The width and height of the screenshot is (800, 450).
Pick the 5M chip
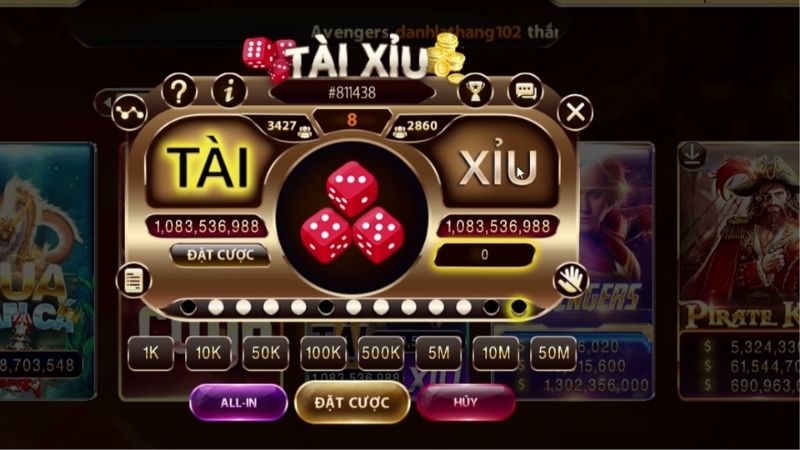437,353
